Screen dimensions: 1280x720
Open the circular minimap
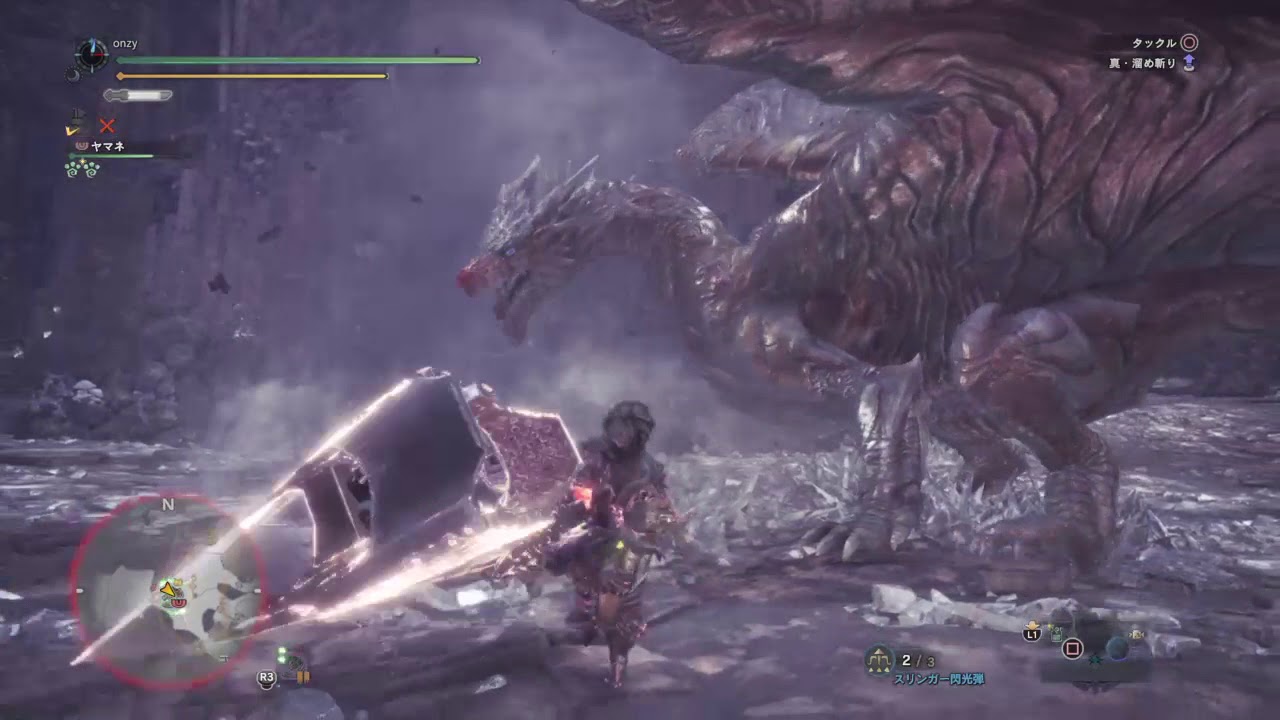168,592
